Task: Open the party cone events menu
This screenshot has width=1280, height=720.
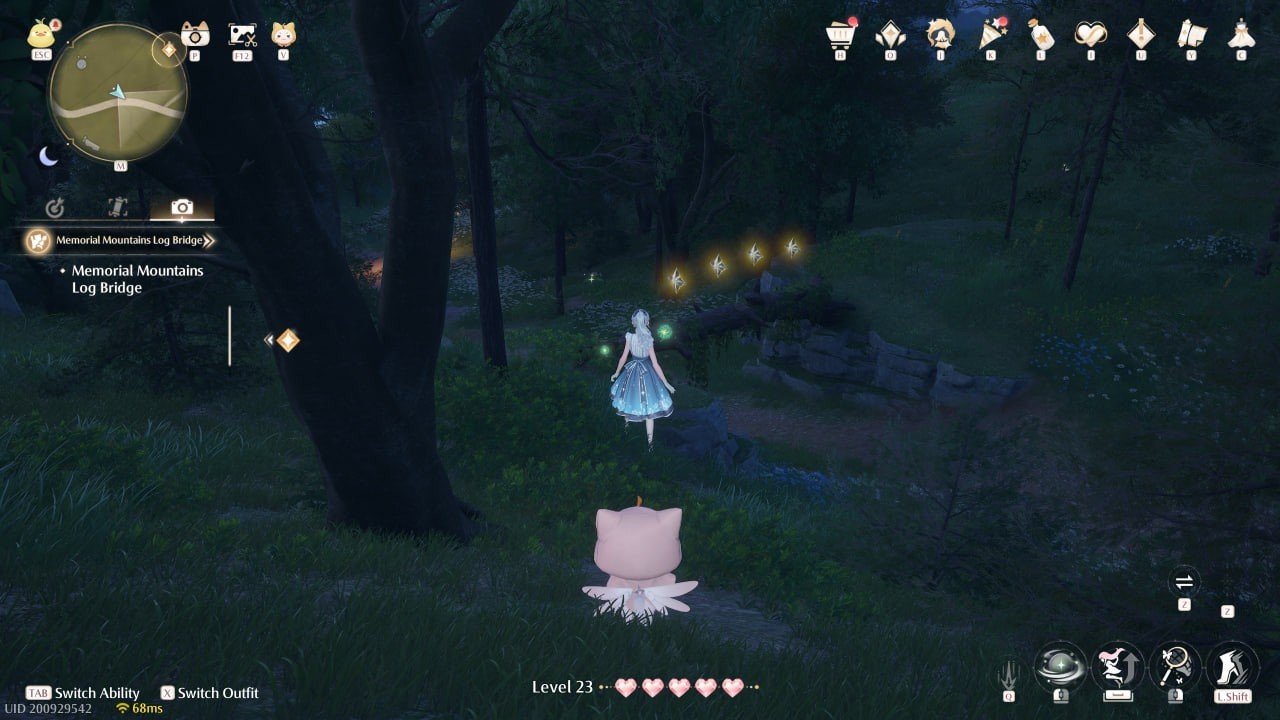Action: [x=991, y=34]
